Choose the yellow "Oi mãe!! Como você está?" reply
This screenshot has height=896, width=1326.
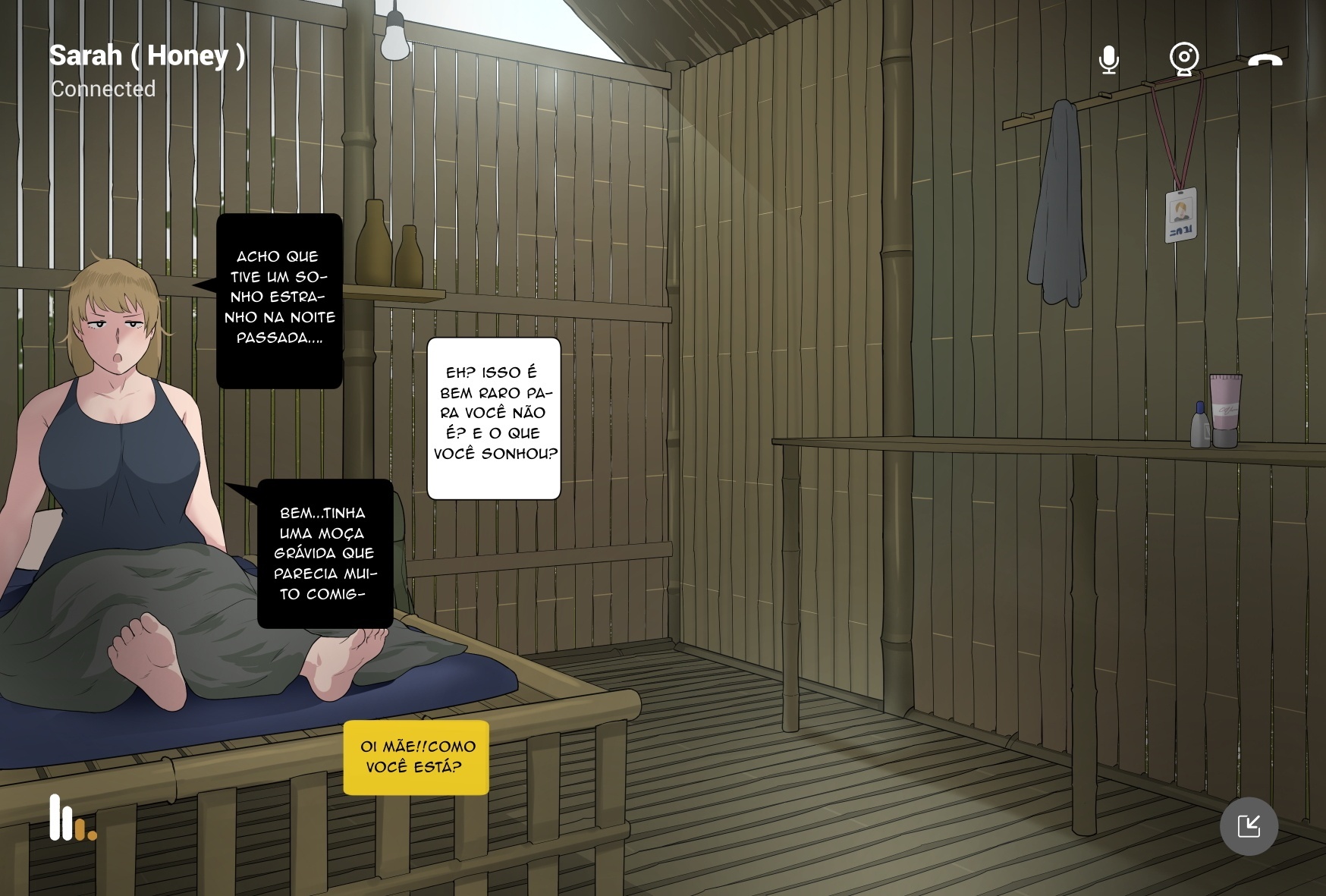click(416, 757)
